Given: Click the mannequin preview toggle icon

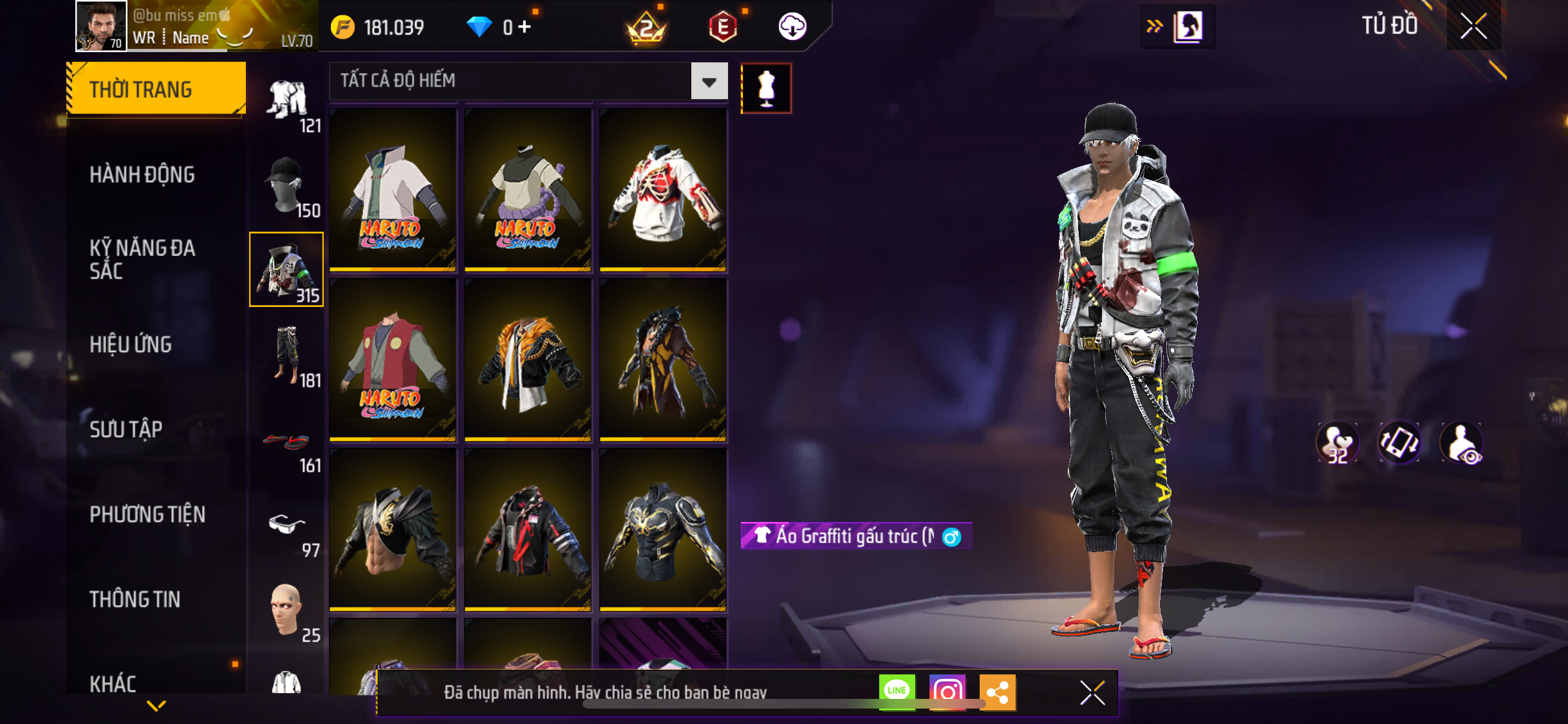Looking at the screenshot, I should [766, 89].
